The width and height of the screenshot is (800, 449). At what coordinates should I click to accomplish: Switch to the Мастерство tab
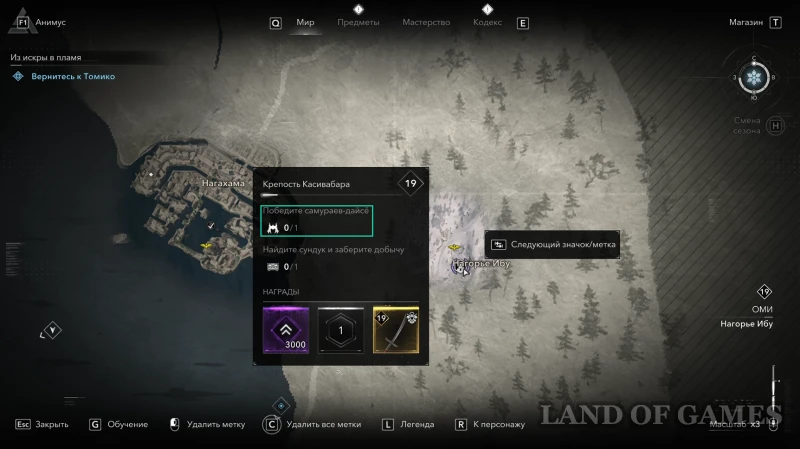(425, 22)
